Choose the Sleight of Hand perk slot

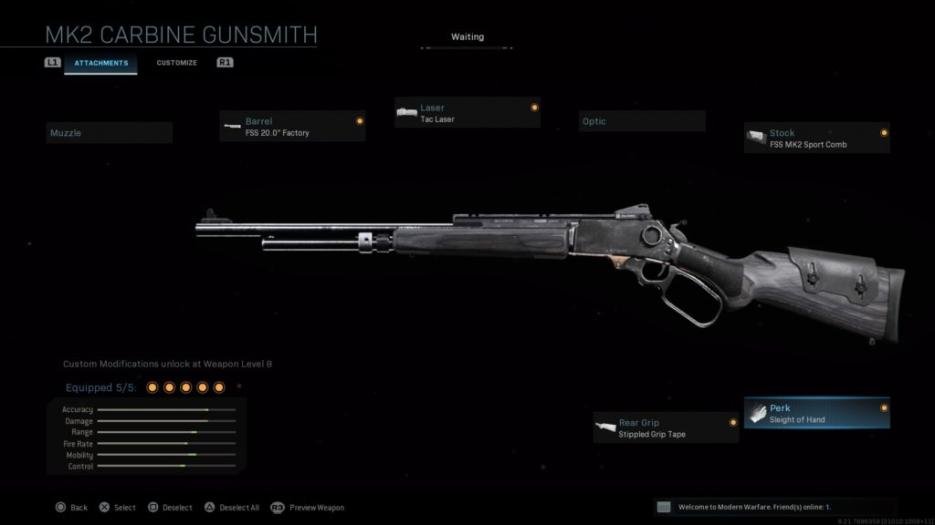[816, 413]
